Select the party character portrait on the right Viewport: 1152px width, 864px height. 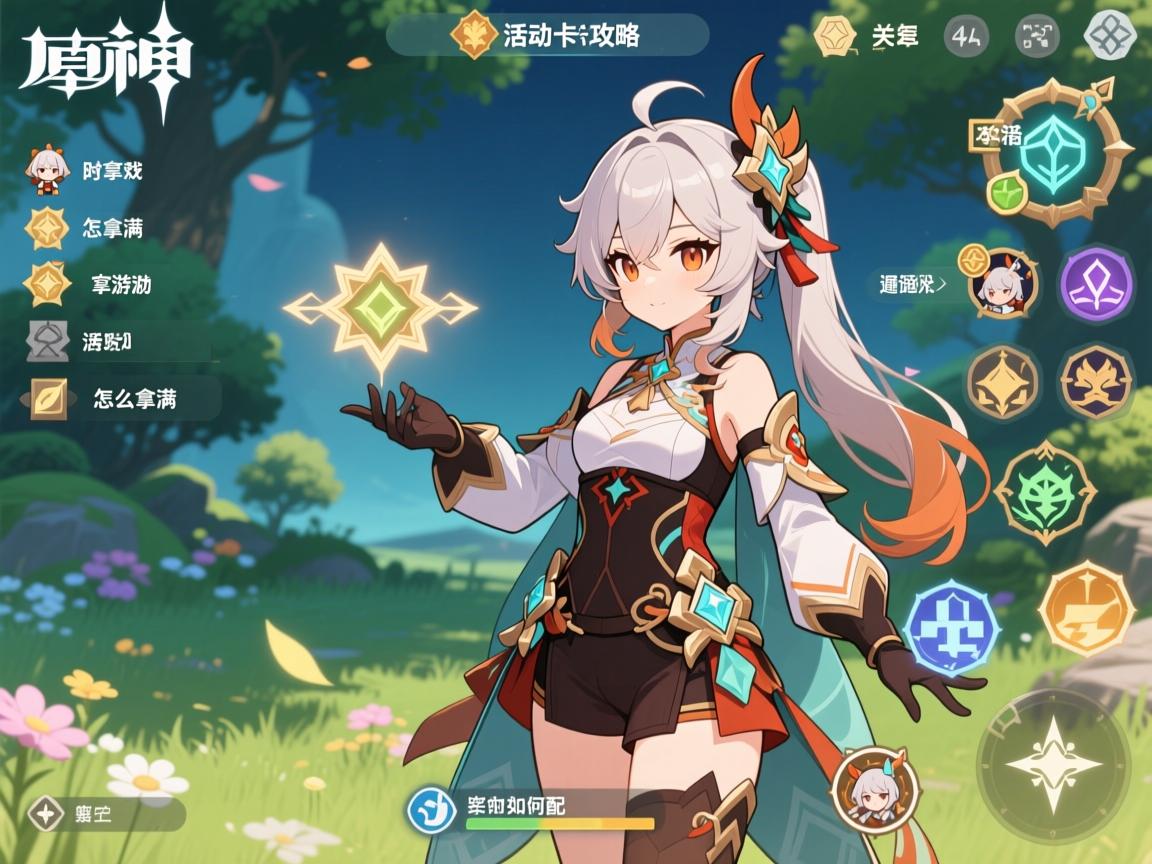(1003, 284)
